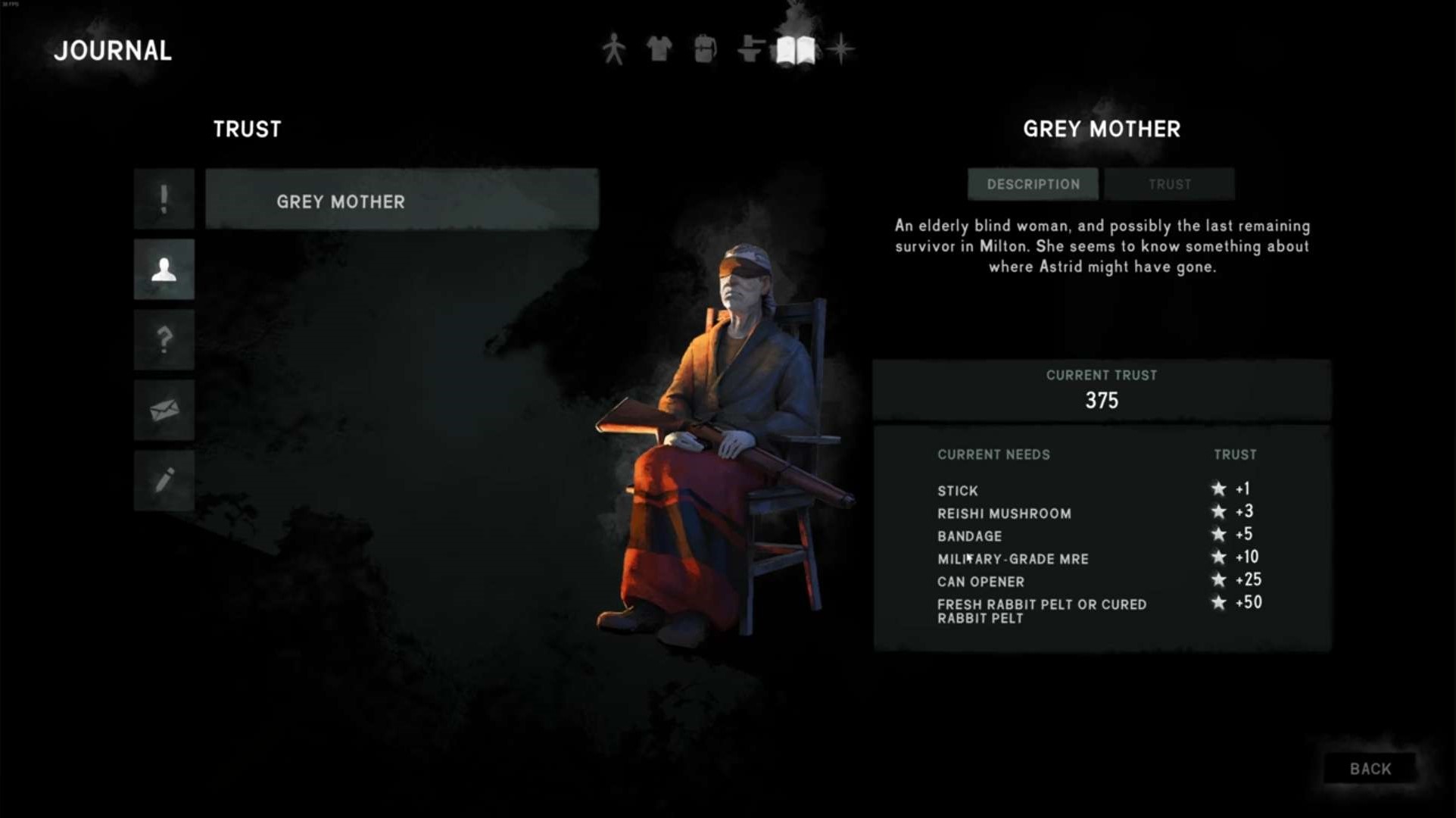Open the four-point star screen
This screenshot has height=818, width=1456.
click(x=840, y=50)
